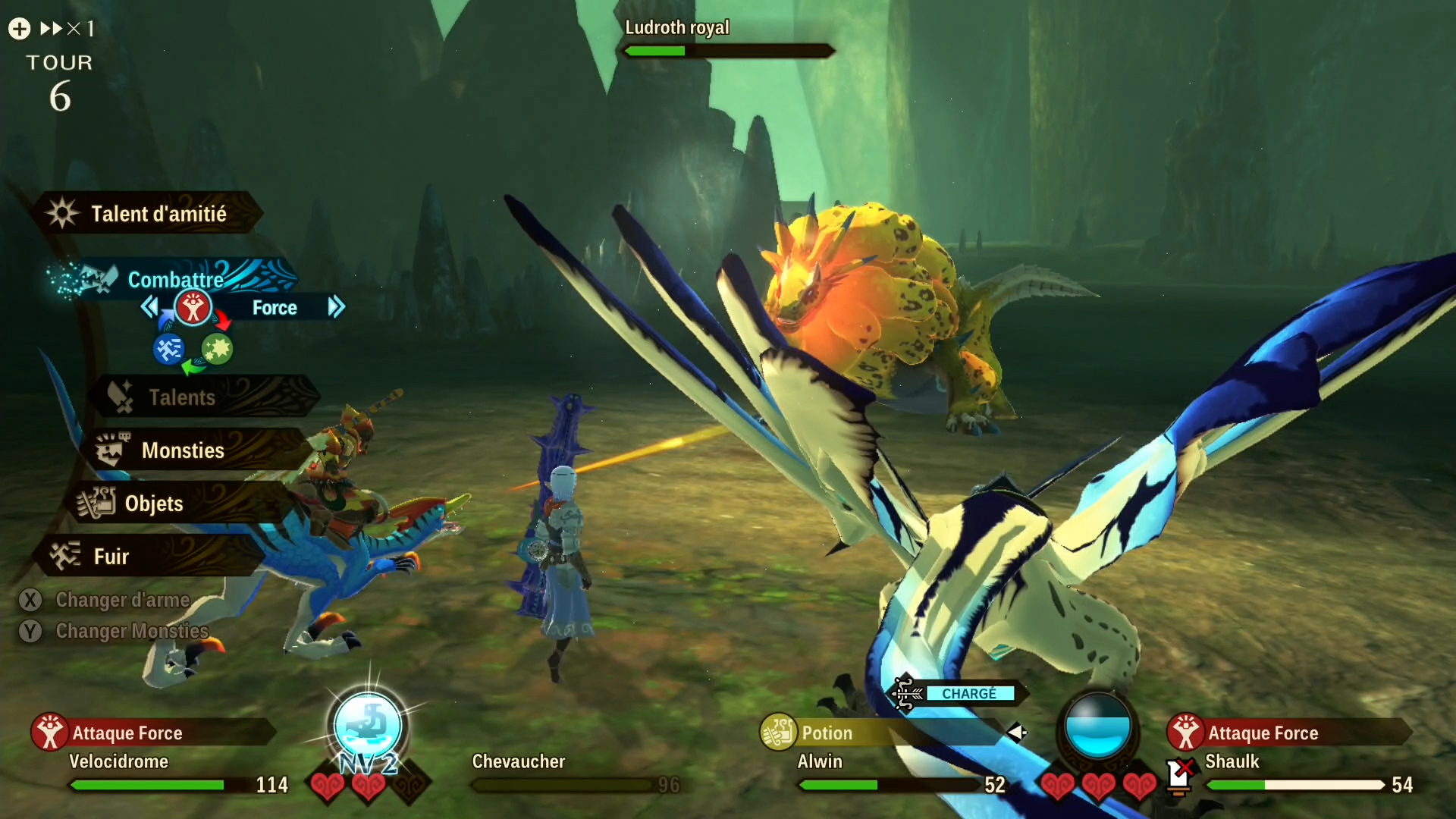Viewport: 1456px width, 819px height.
Task: Pick the green Technique attack icon
Action: (218, 349)
